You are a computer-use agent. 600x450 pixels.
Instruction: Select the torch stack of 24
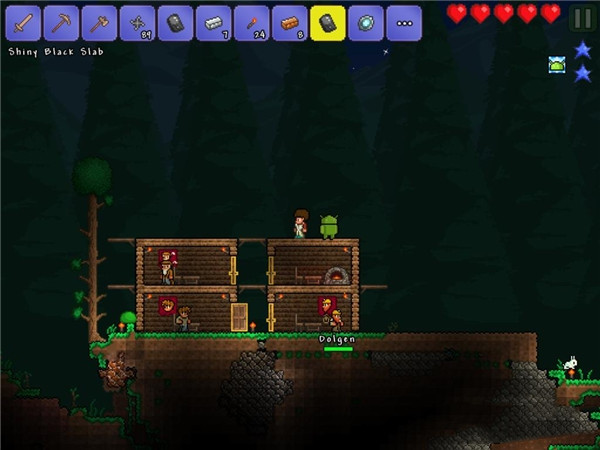(x=250, y=22)
